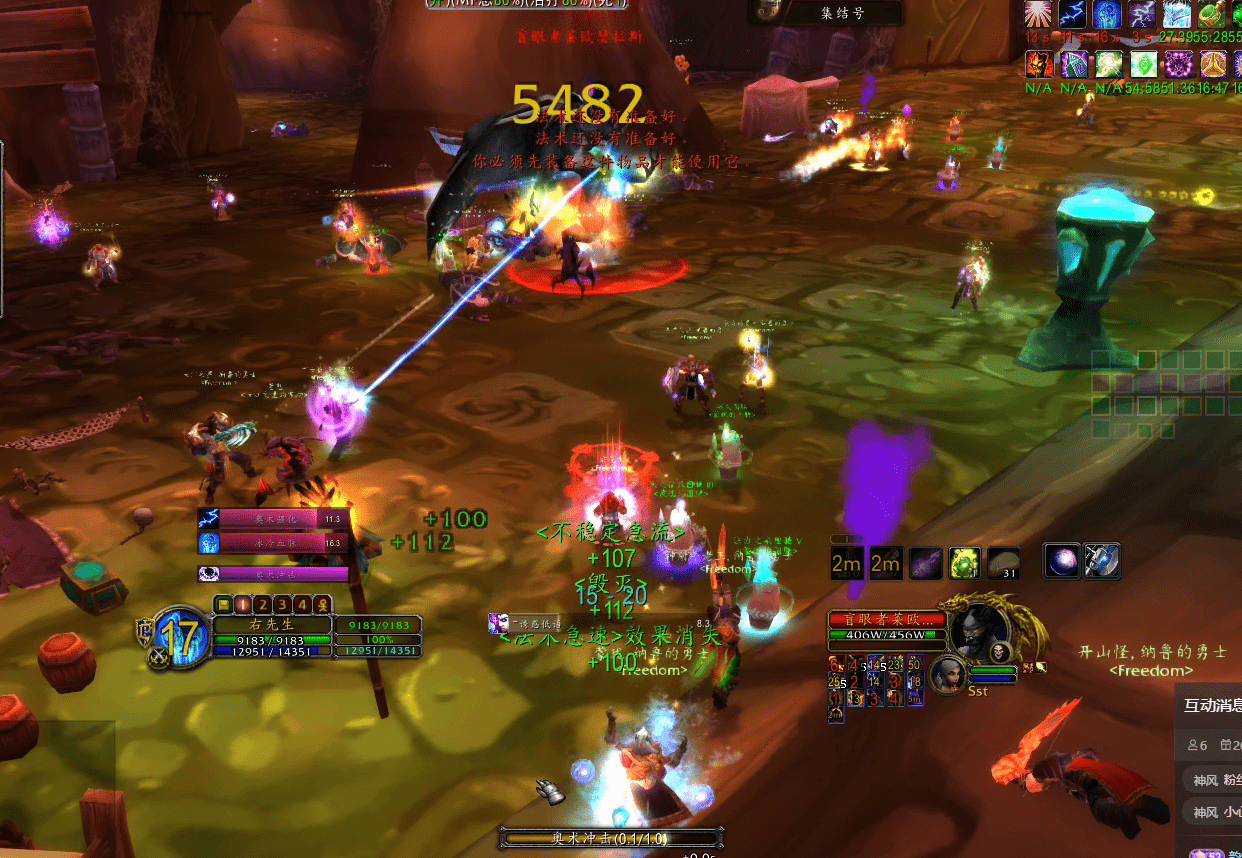Viewport: 1242px width, 858px height.
Task: Select the sunburst buff icon in top row
Action: (1037, 15)
